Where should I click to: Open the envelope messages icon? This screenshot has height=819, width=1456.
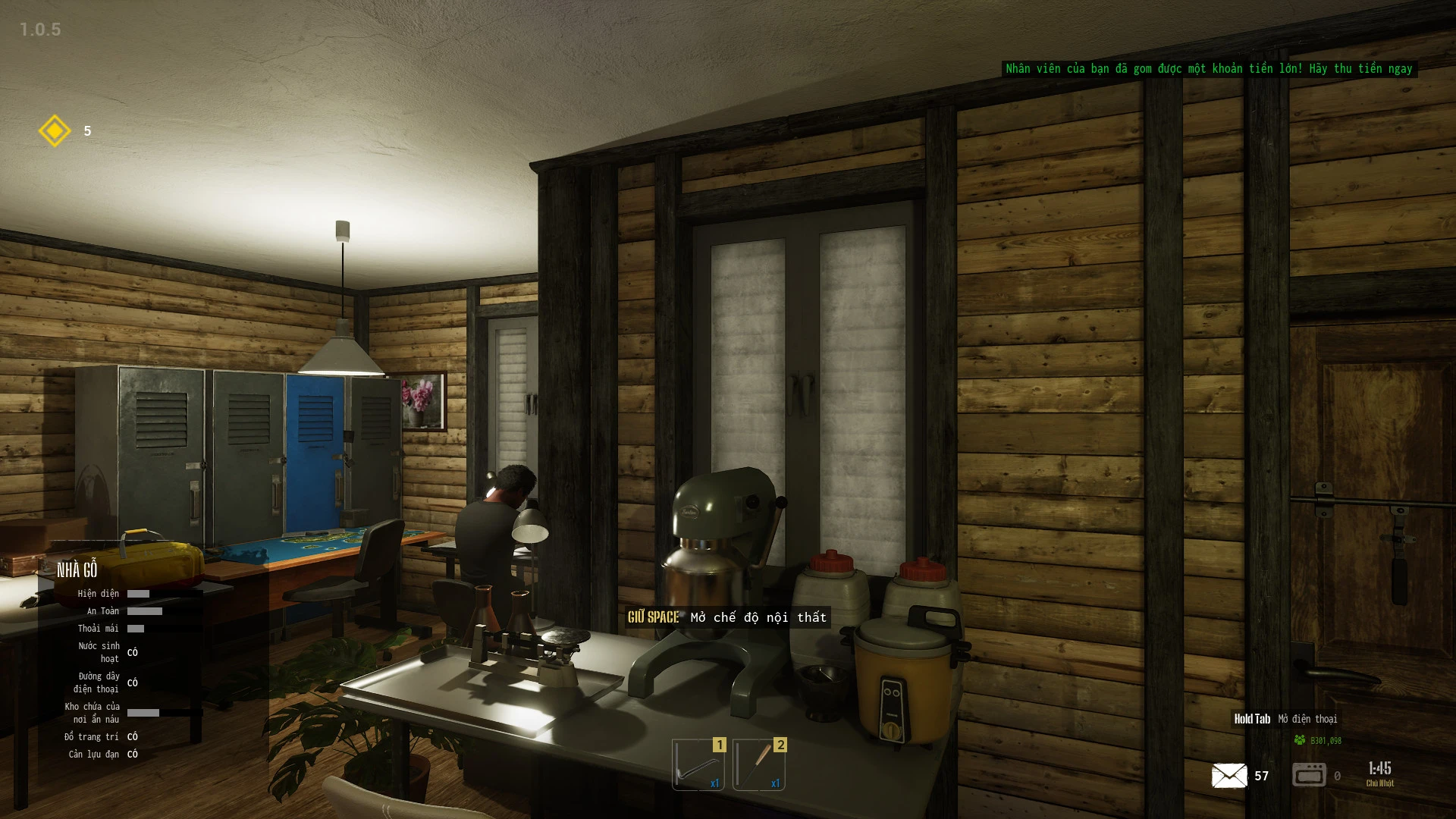pos(1228,776)
